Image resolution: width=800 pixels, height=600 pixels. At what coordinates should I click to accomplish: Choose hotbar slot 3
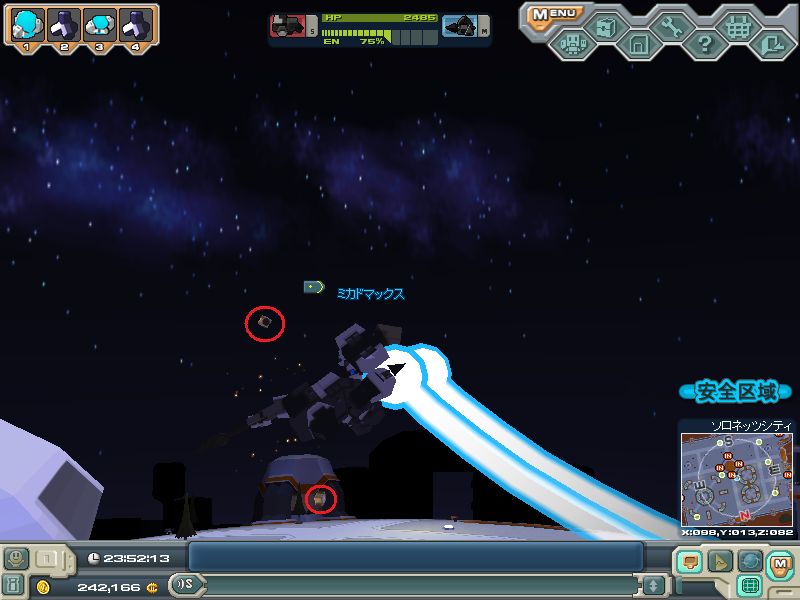click(x=99, y=26)
